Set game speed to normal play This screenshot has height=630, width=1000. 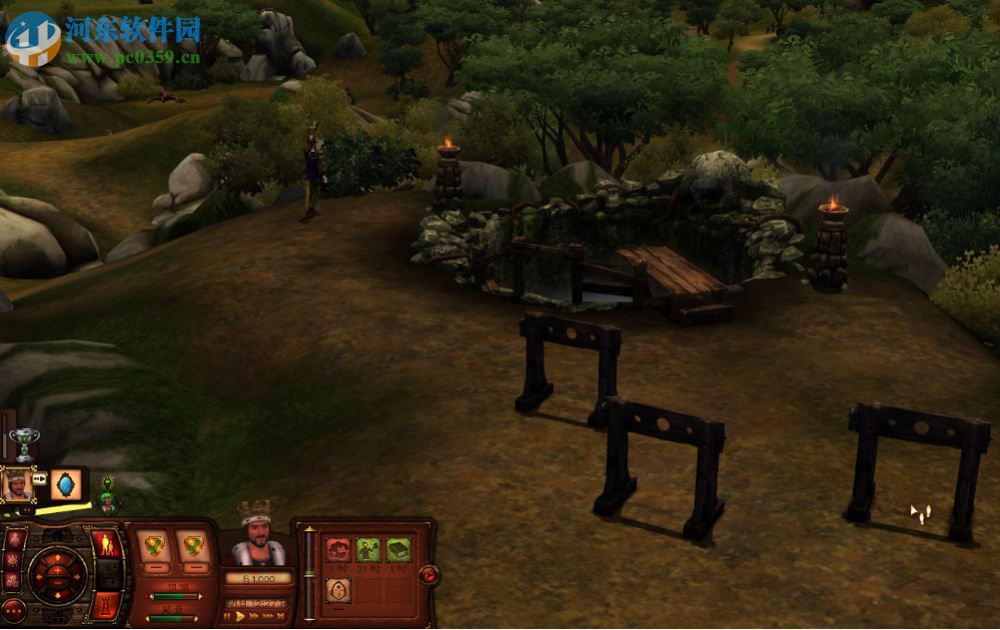tap(240, 617)
